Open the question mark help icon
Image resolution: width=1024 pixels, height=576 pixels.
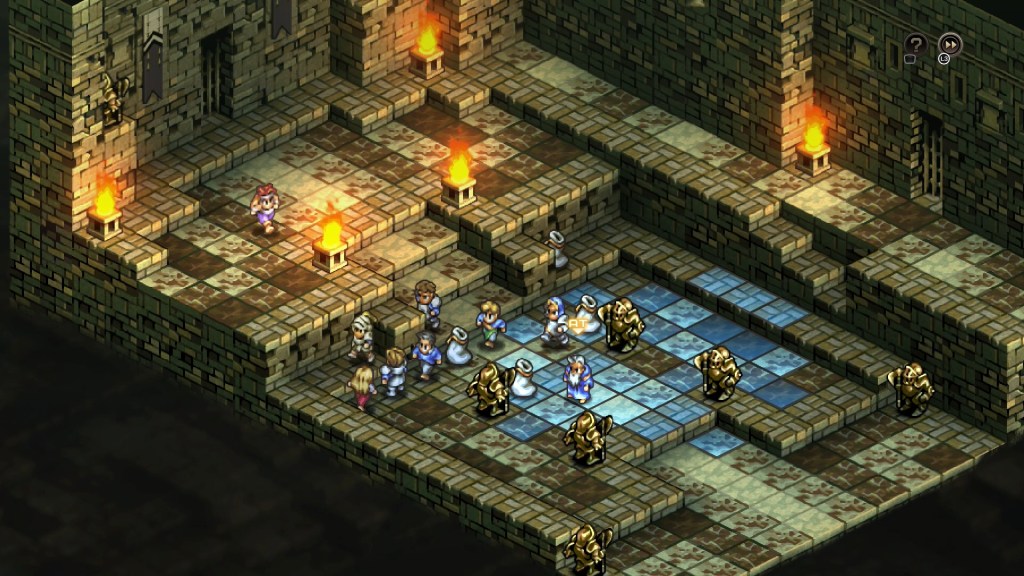(x=915, y=44)
